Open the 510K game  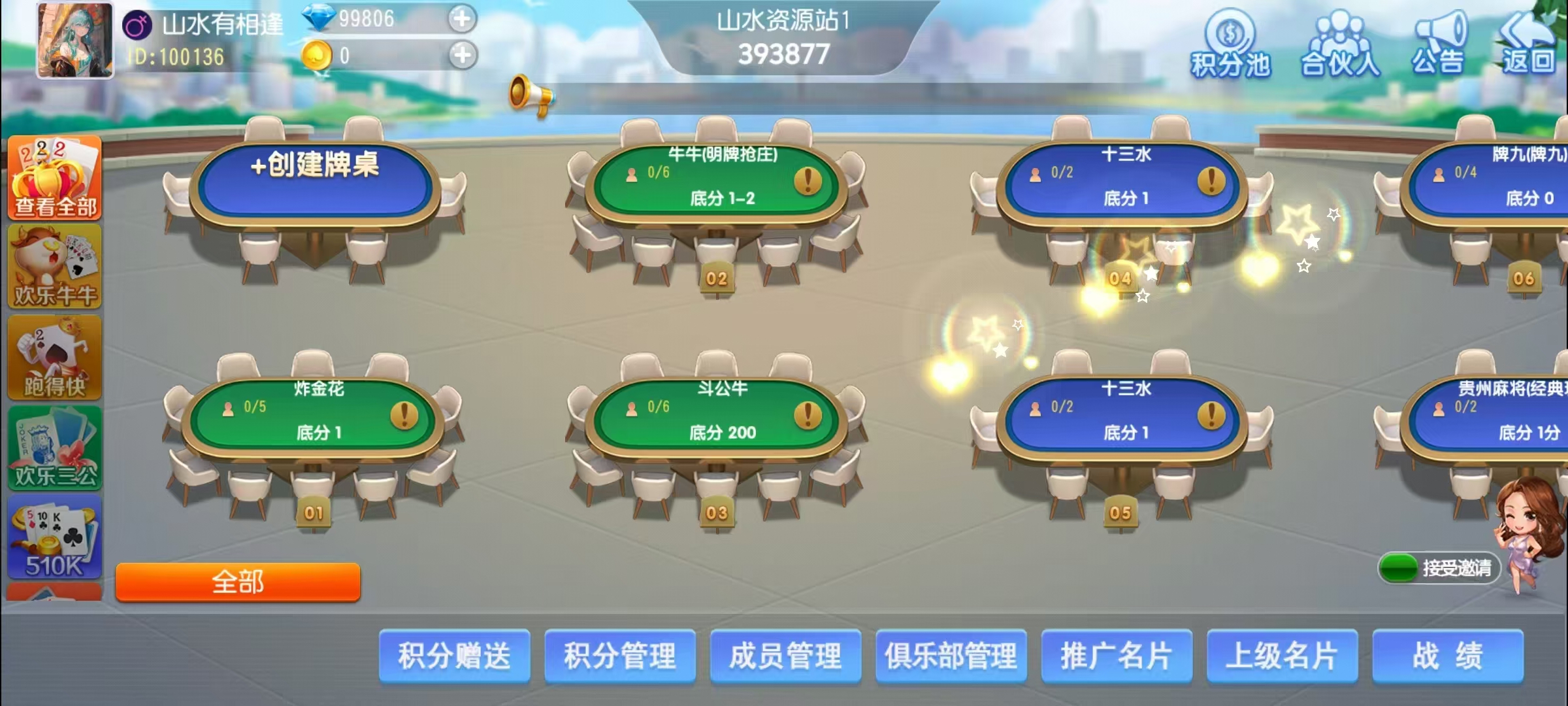pyautogui.click(x=54, y=536)
